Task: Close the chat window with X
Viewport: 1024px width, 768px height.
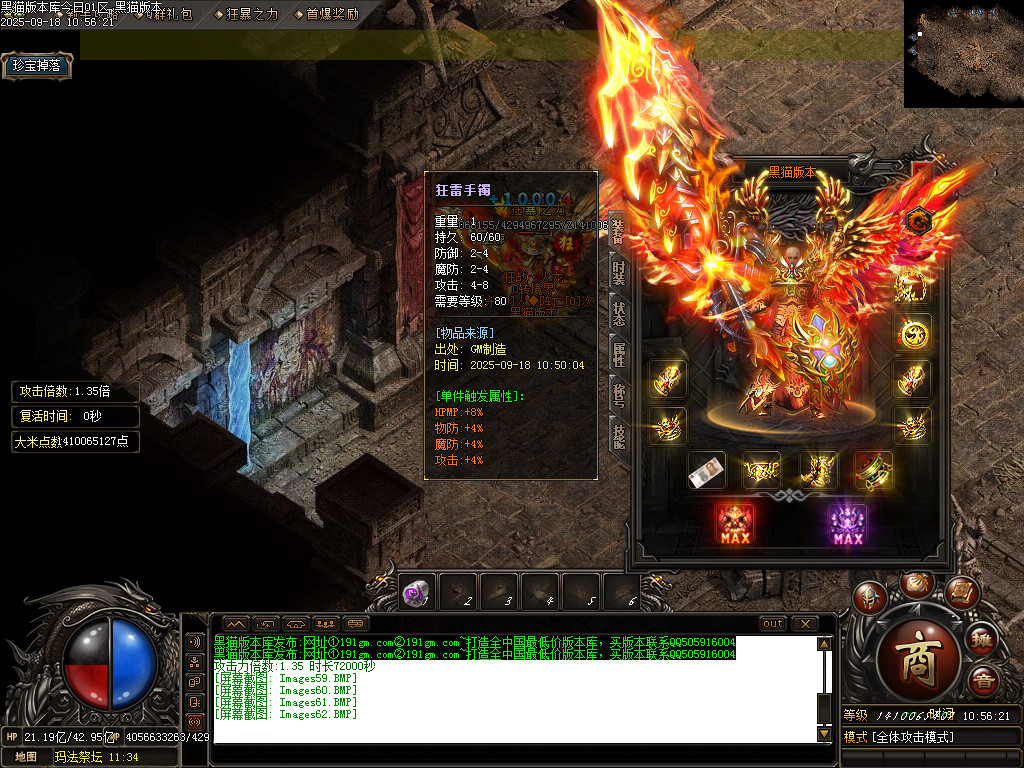Action: [805, 623]
